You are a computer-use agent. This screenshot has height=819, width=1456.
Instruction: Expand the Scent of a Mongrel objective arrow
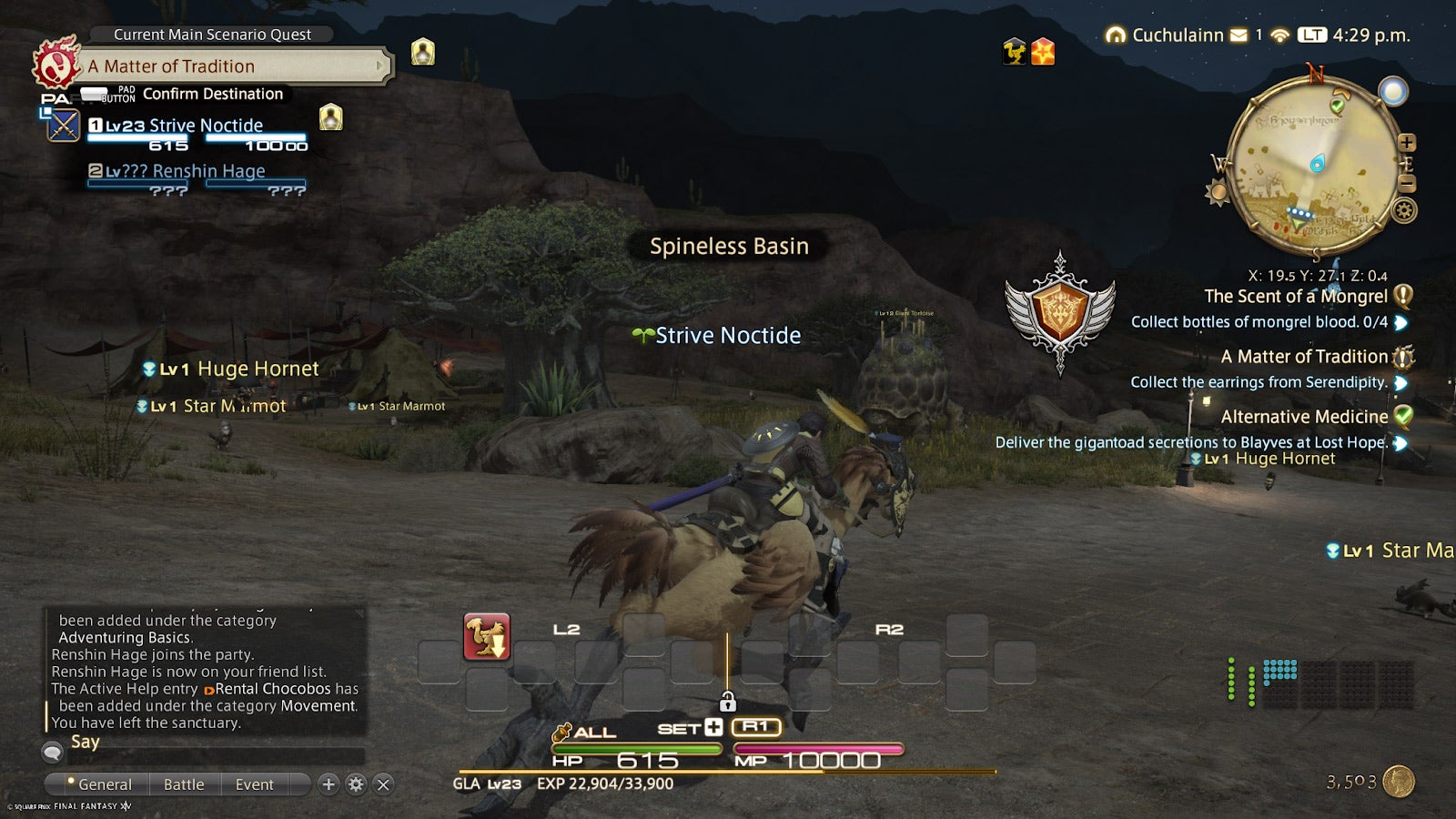pos(1400,323)
